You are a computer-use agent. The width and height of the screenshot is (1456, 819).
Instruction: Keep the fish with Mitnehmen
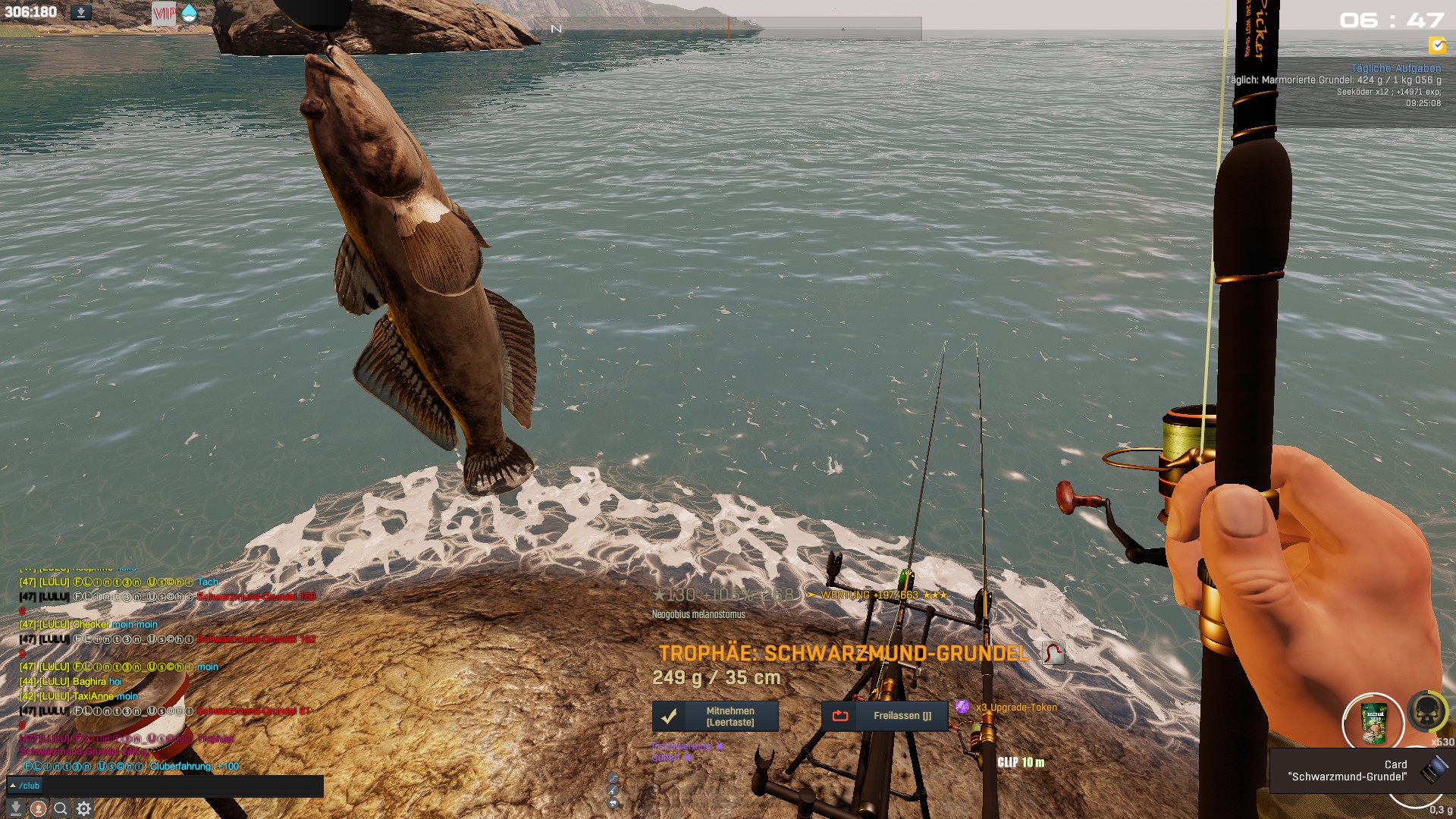coord(715,717)
